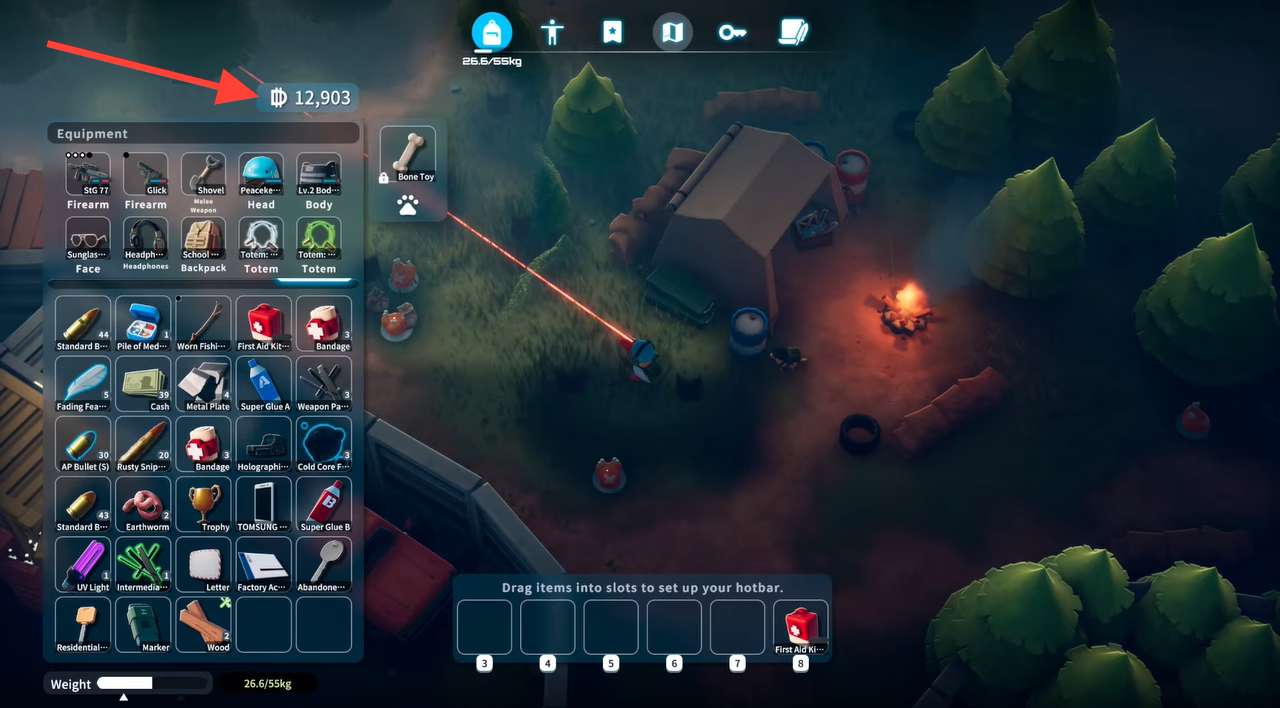This screenshot has width=1280, height=708.
Task: Select the First Aid Kit hotbar slot
Action: click(x=801, y=627)
